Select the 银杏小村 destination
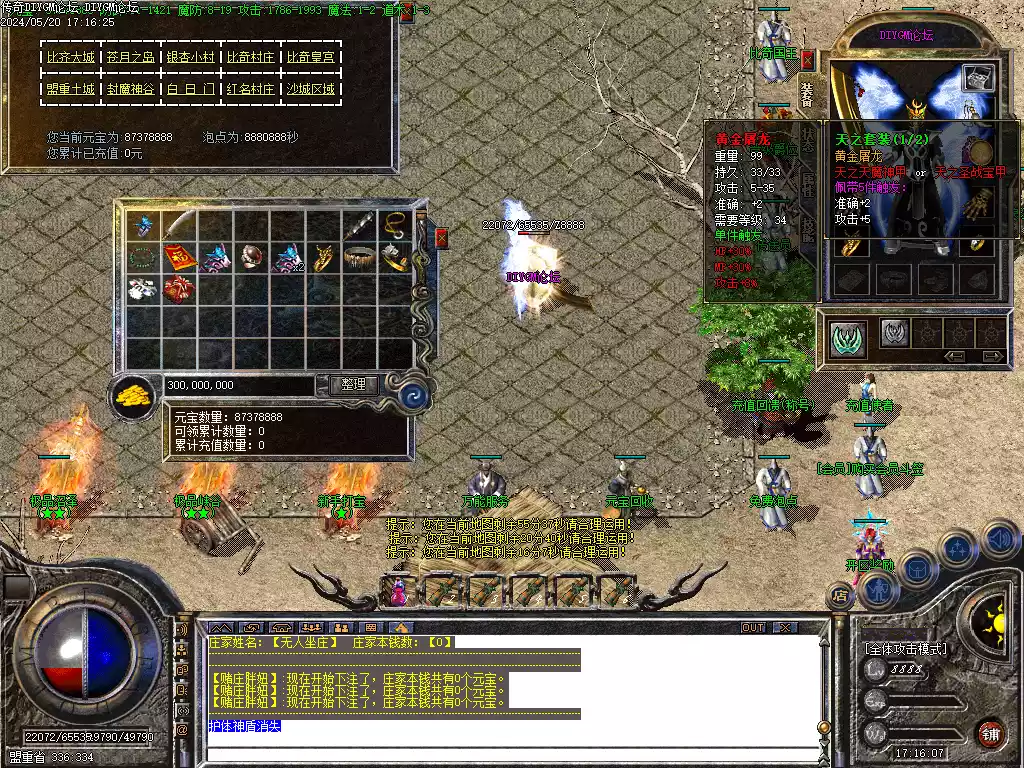Viewport: 1024px width, 768px height. (191, 58)
